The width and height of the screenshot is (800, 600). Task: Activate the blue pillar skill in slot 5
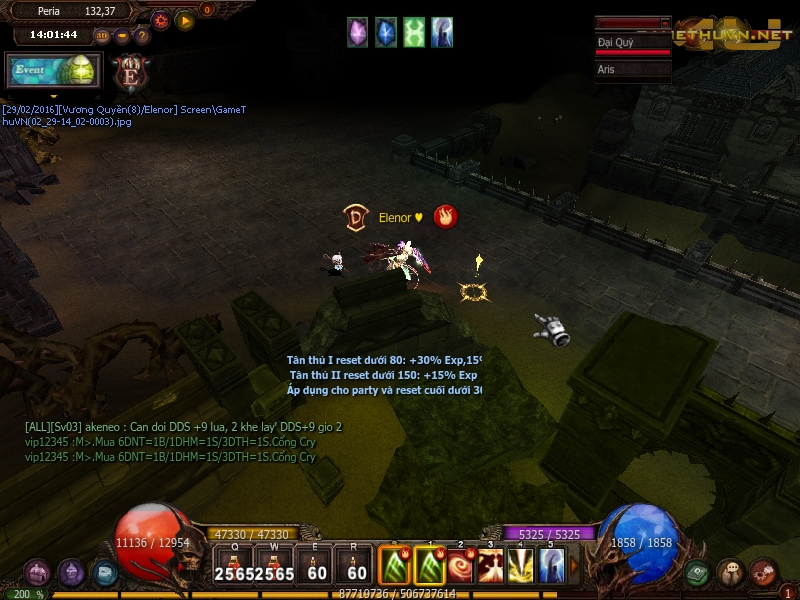551,567
